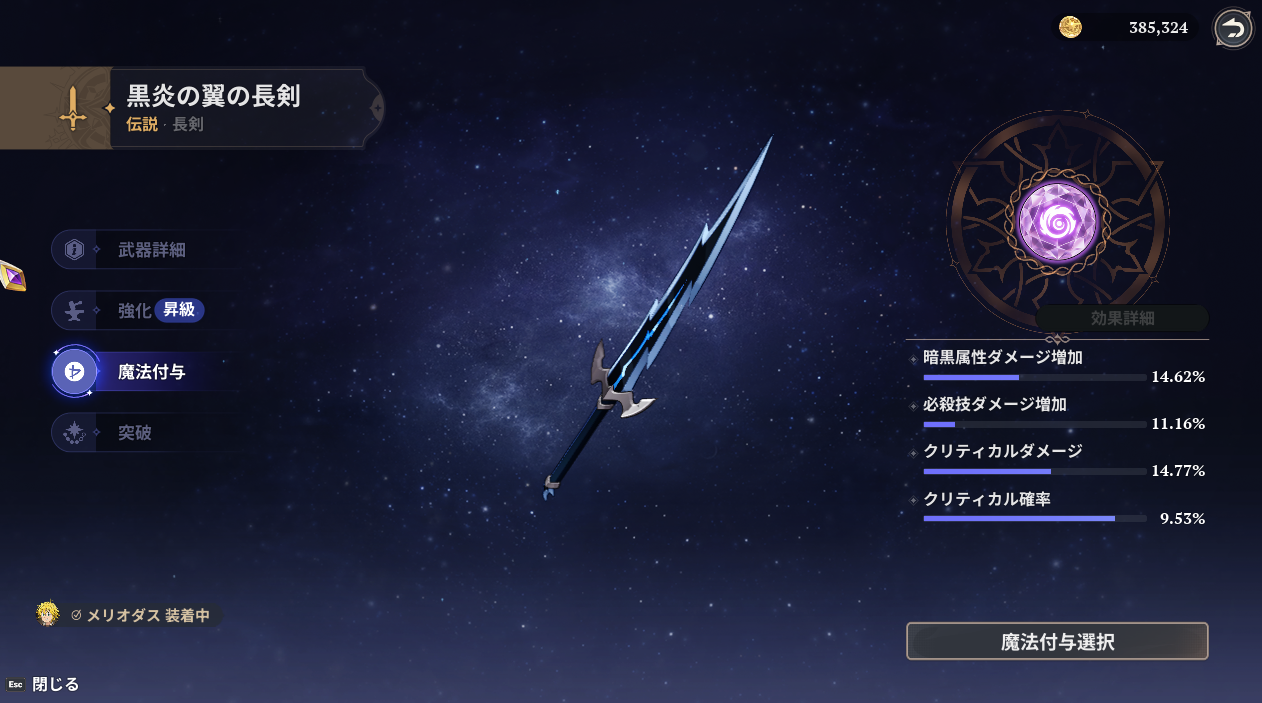Close the screen via 閉じる

(x=55, y=684)
